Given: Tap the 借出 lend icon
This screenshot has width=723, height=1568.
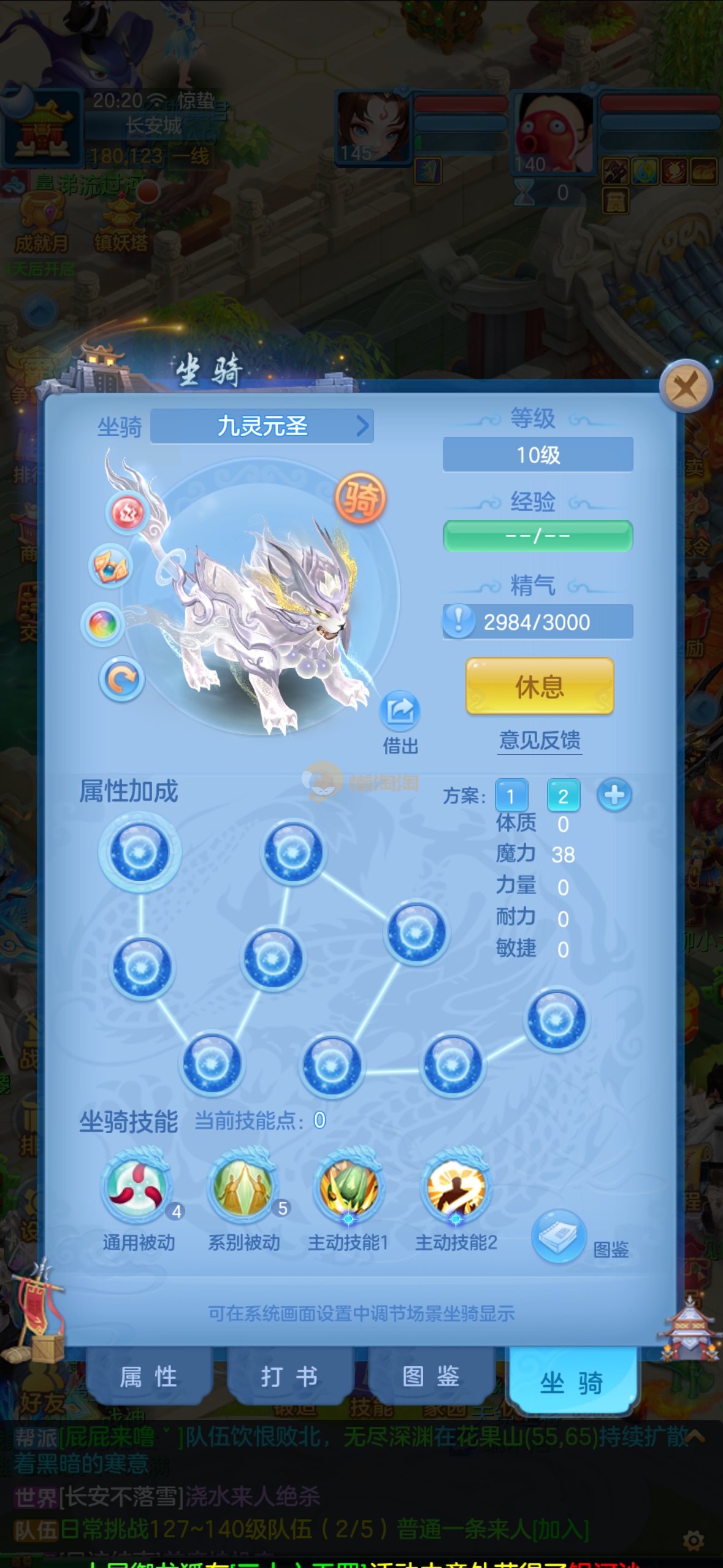Looking at the screenshot, I should (400, 711).
